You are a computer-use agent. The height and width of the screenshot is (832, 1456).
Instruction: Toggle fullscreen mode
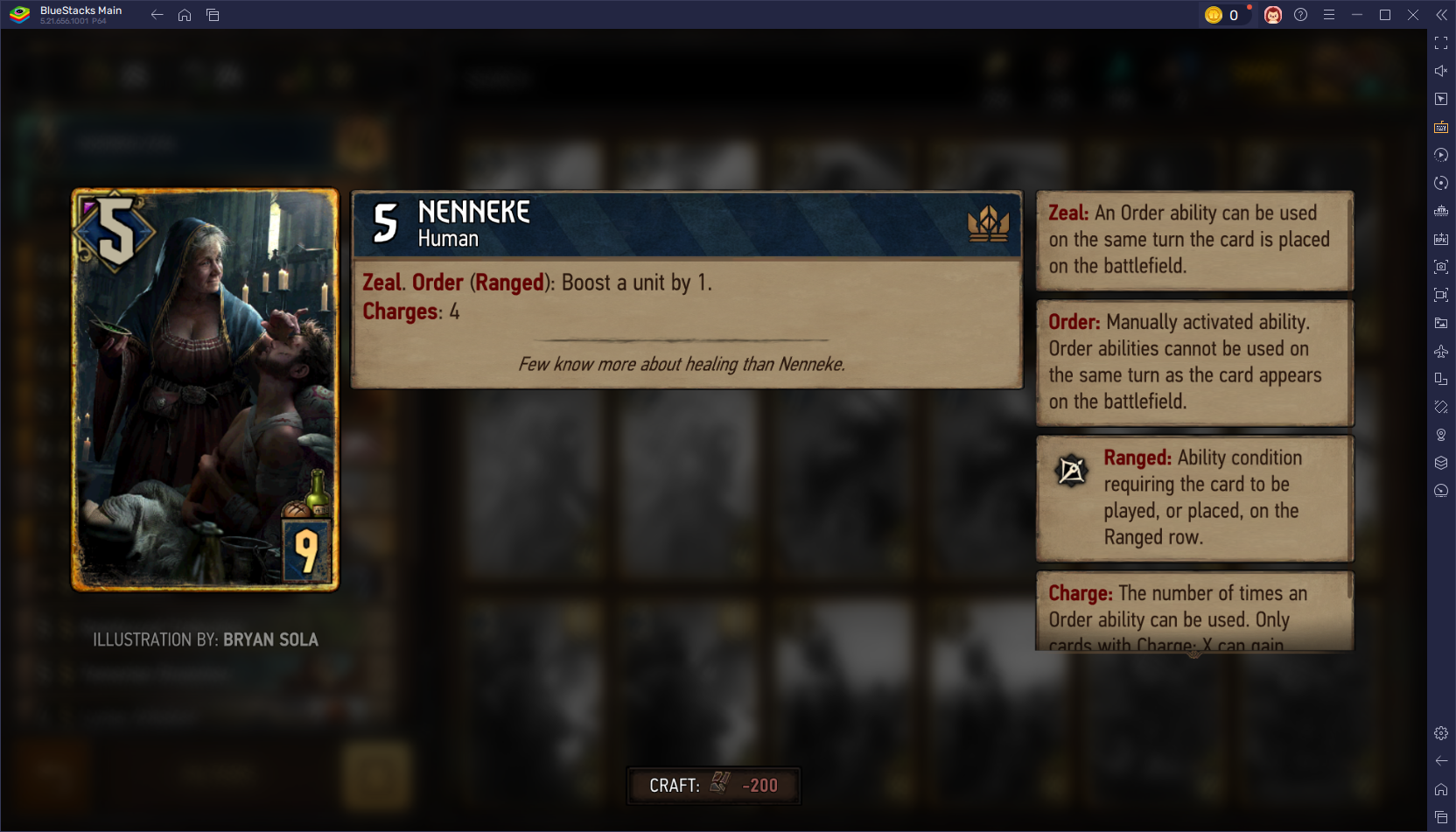pyautogui.click(x=1441, y=42)
